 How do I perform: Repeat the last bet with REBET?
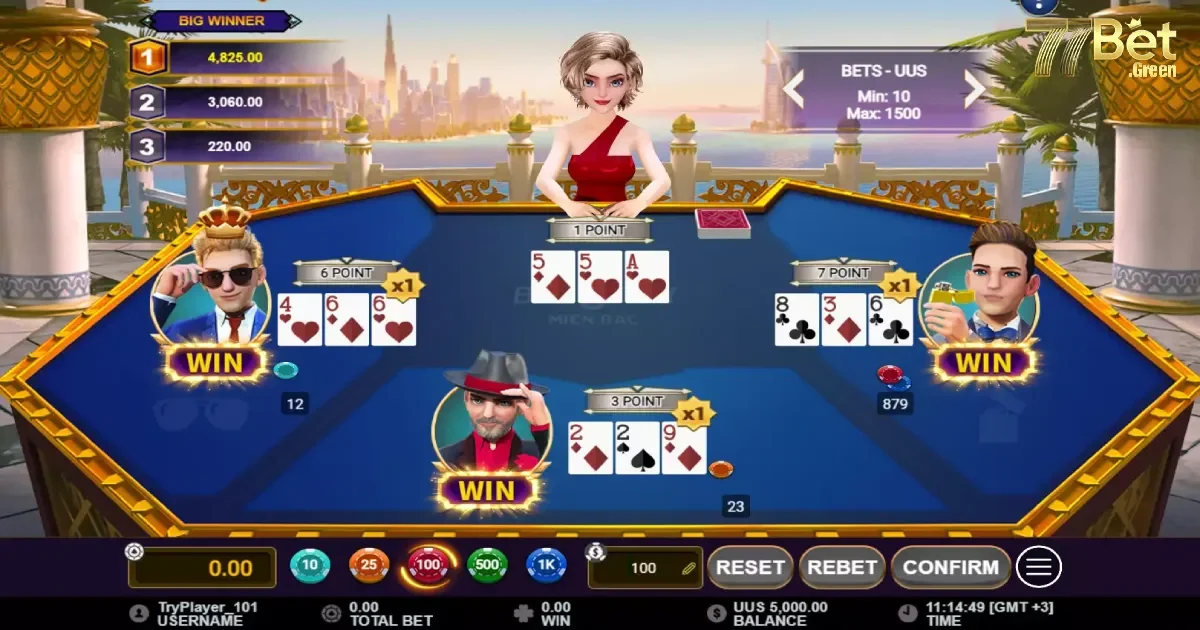click(841, 567)
